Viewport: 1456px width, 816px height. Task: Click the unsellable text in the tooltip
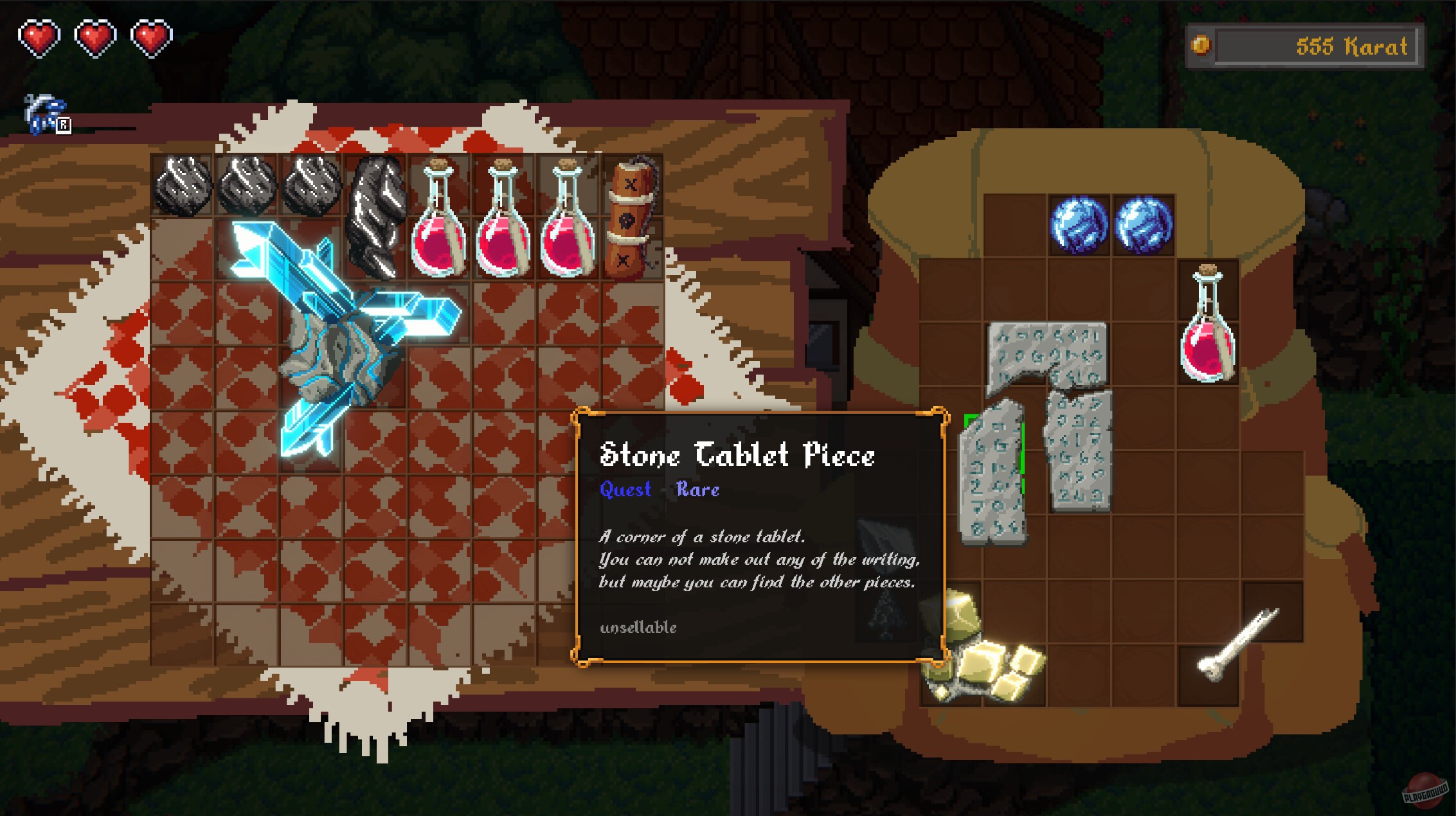(x=638, y=628)
